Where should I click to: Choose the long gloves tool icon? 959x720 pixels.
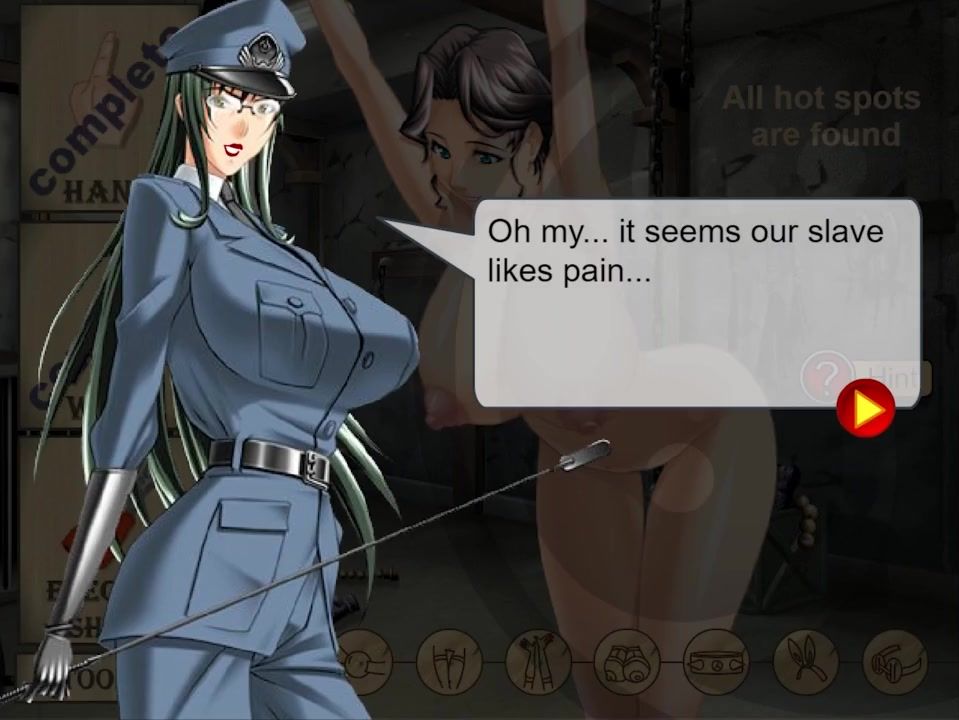point(538,662)
